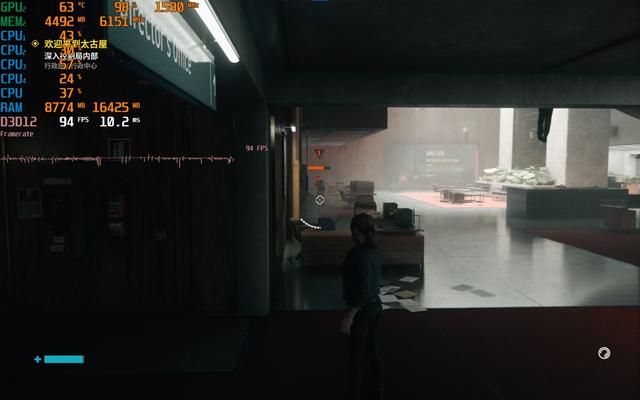Click the white diamond objective waypoint marker

coord(320,200)
